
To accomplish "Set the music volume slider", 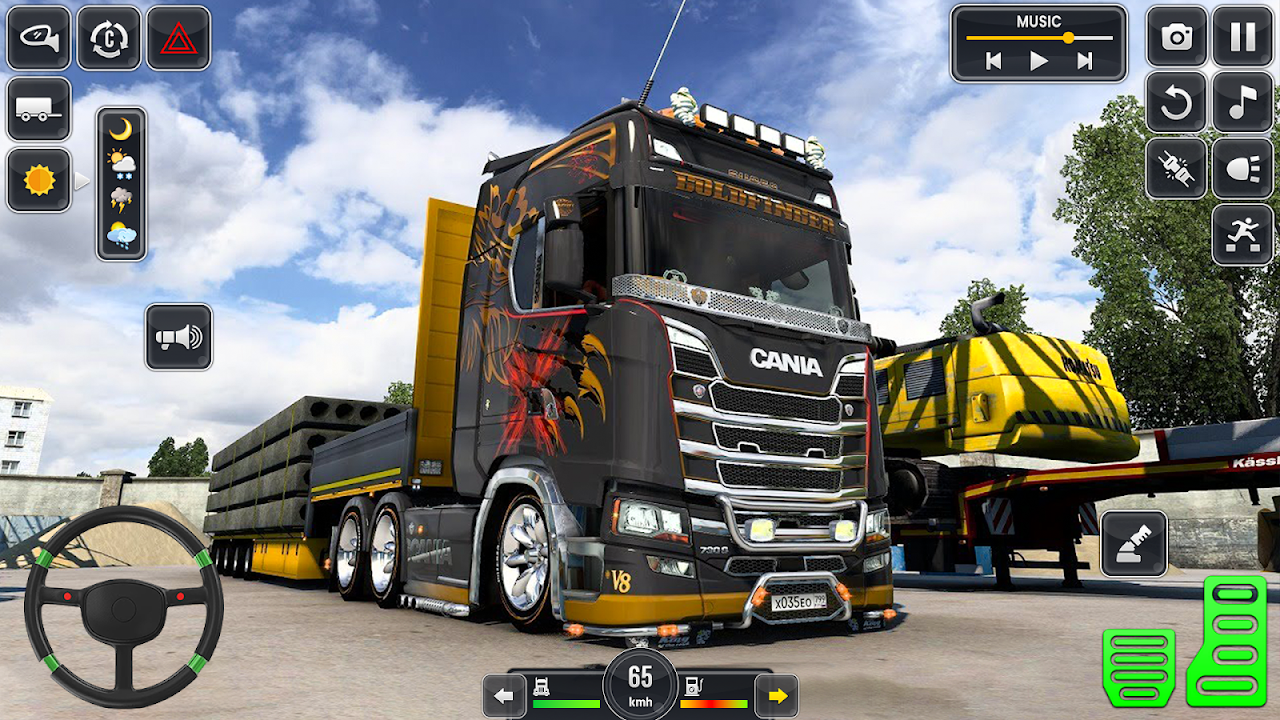I will (x=1068, y=38).
